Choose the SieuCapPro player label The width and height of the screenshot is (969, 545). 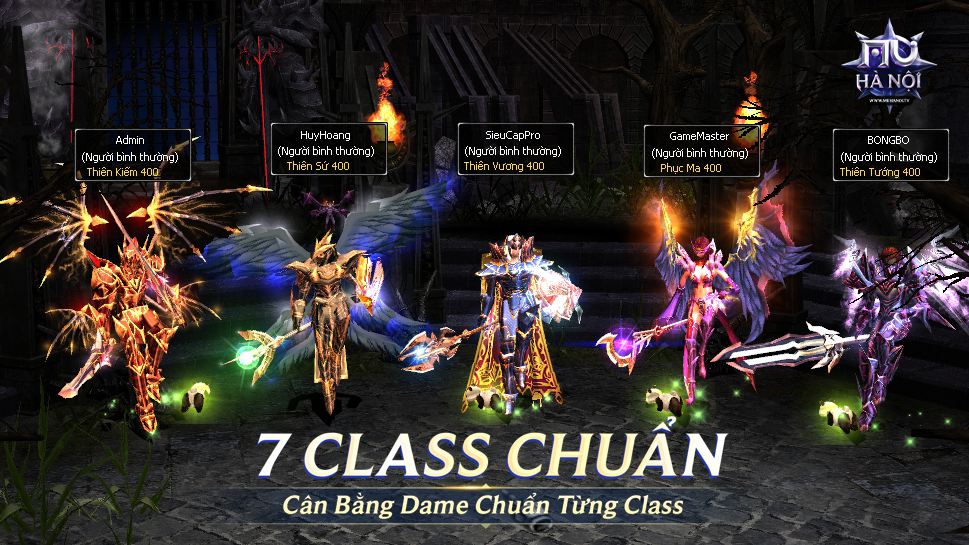tap(515, 150)
